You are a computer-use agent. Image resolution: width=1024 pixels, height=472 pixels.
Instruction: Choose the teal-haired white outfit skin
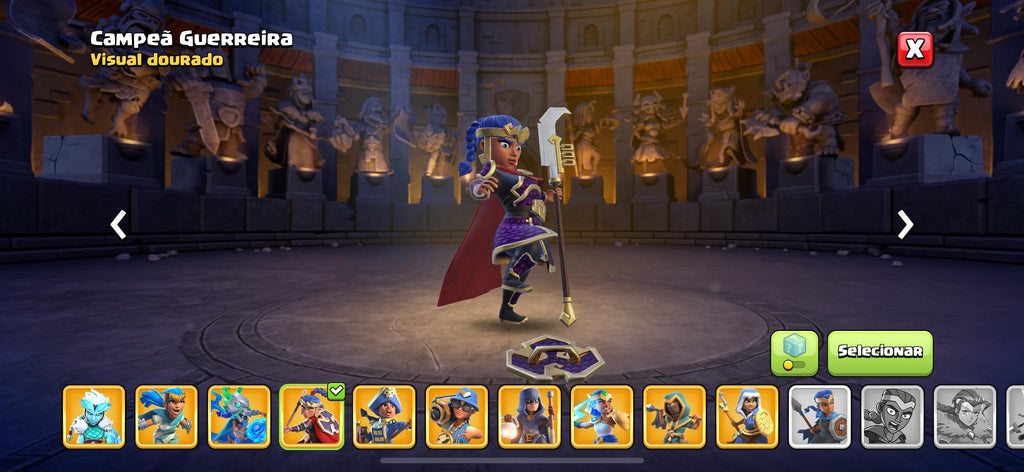point(602,416)
